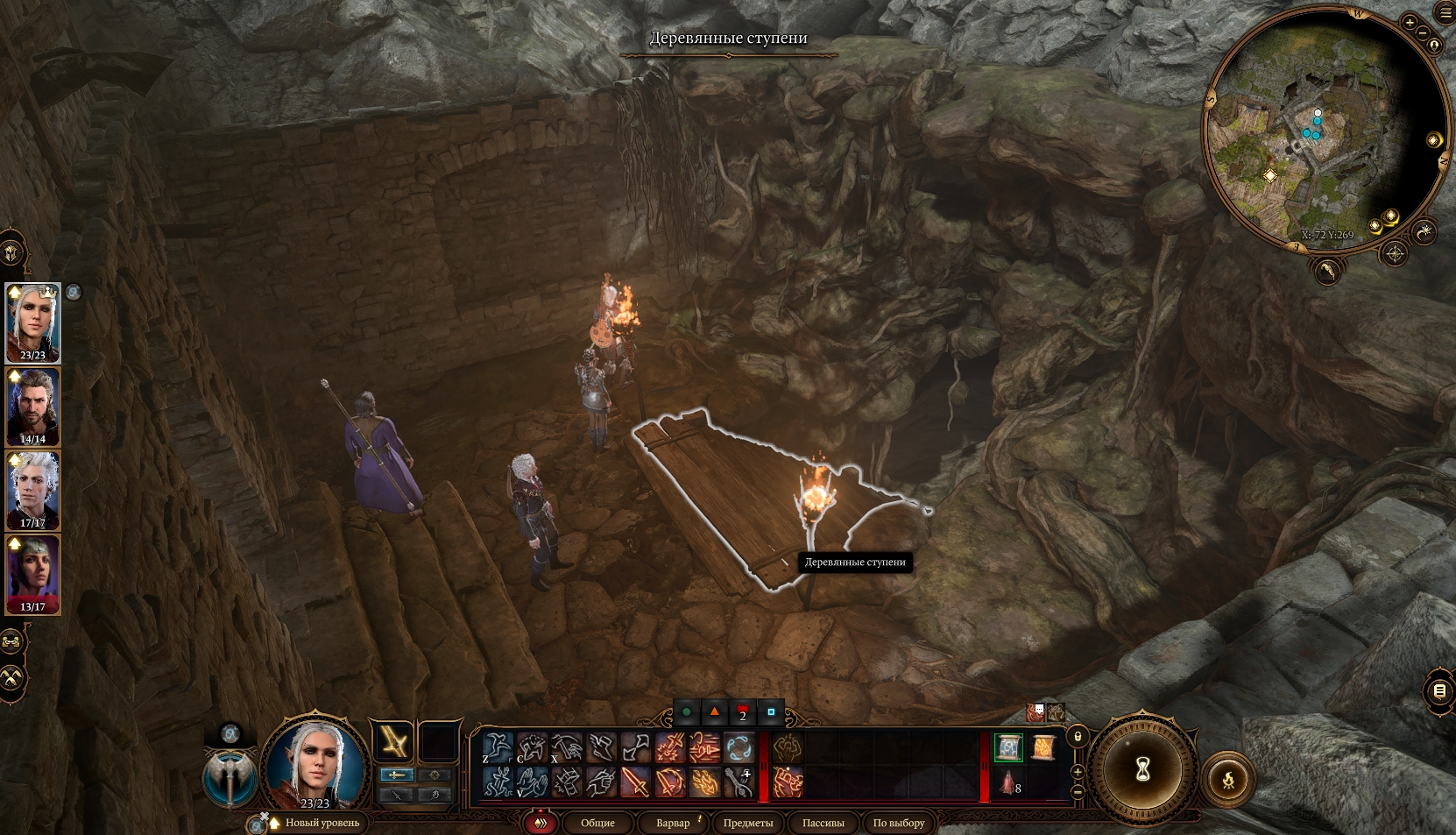Select Gale's bearded party portrait
1456x835 pixels.
(33, 407)
